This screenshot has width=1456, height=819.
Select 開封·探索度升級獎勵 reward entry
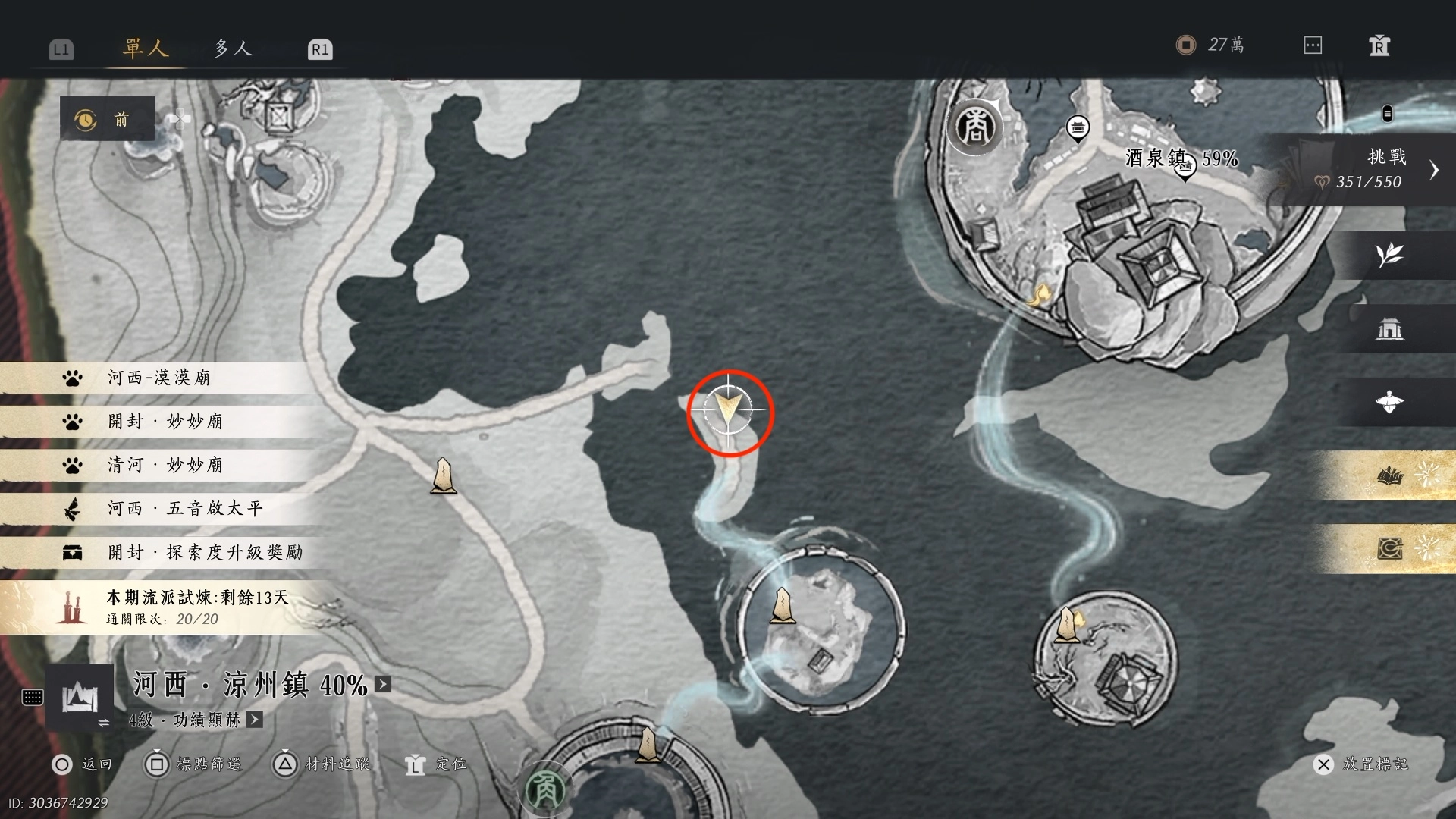204,552
